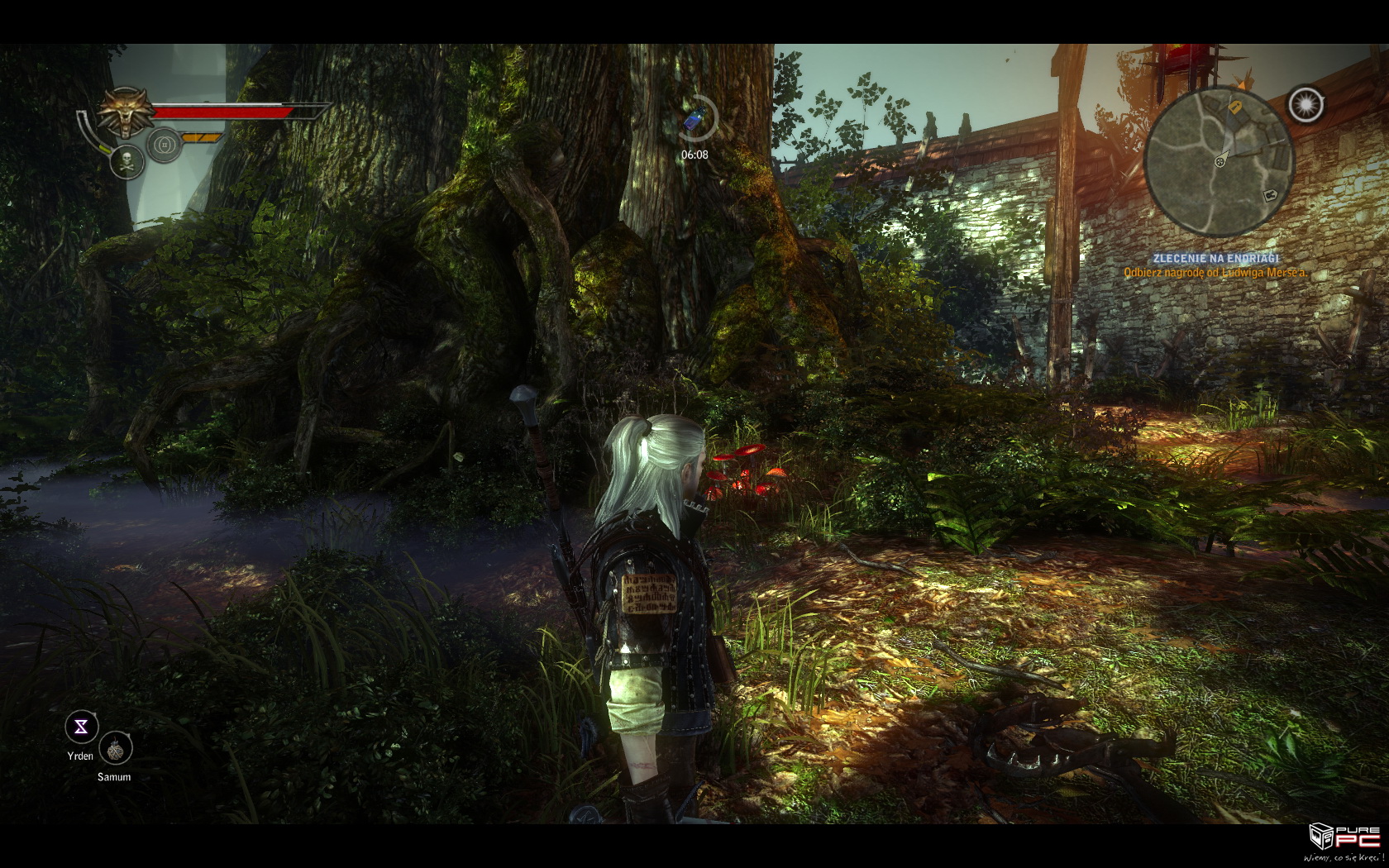1389x868 pixels.
Task: Click the PurePC watermark logo
Action: tap(1344, 838)
